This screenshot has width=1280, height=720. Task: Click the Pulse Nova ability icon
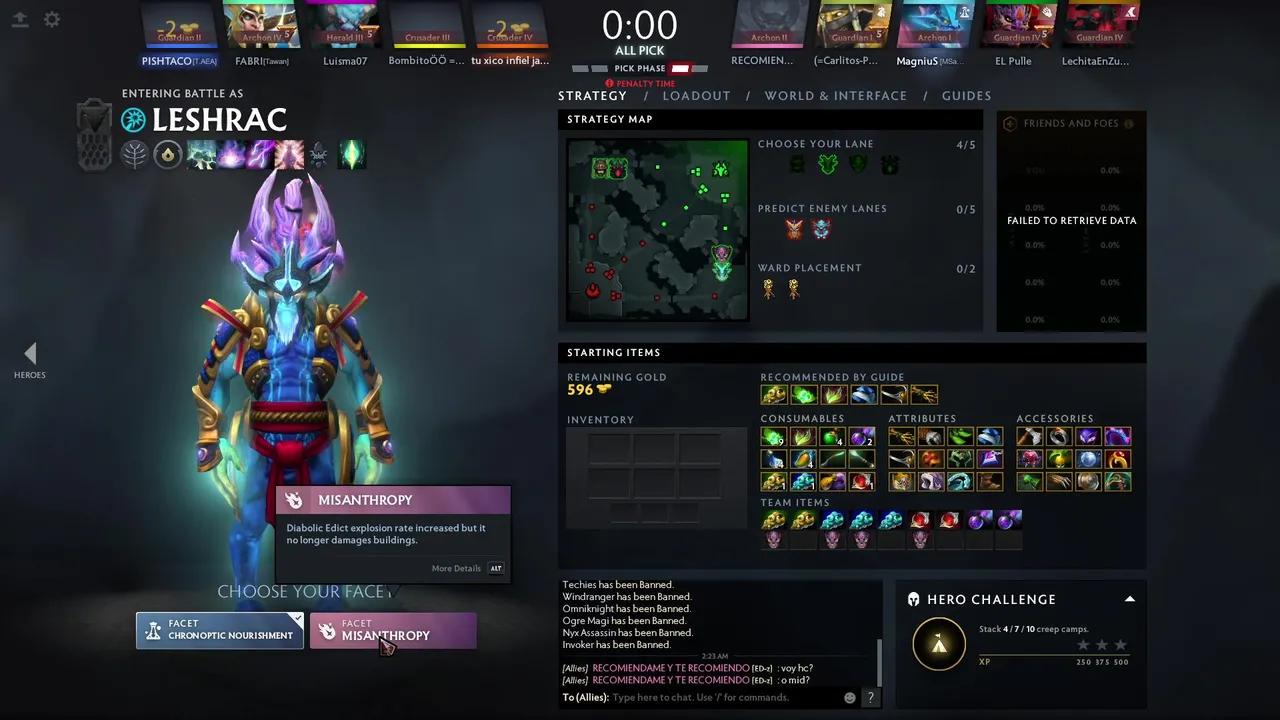coord(288,154)
